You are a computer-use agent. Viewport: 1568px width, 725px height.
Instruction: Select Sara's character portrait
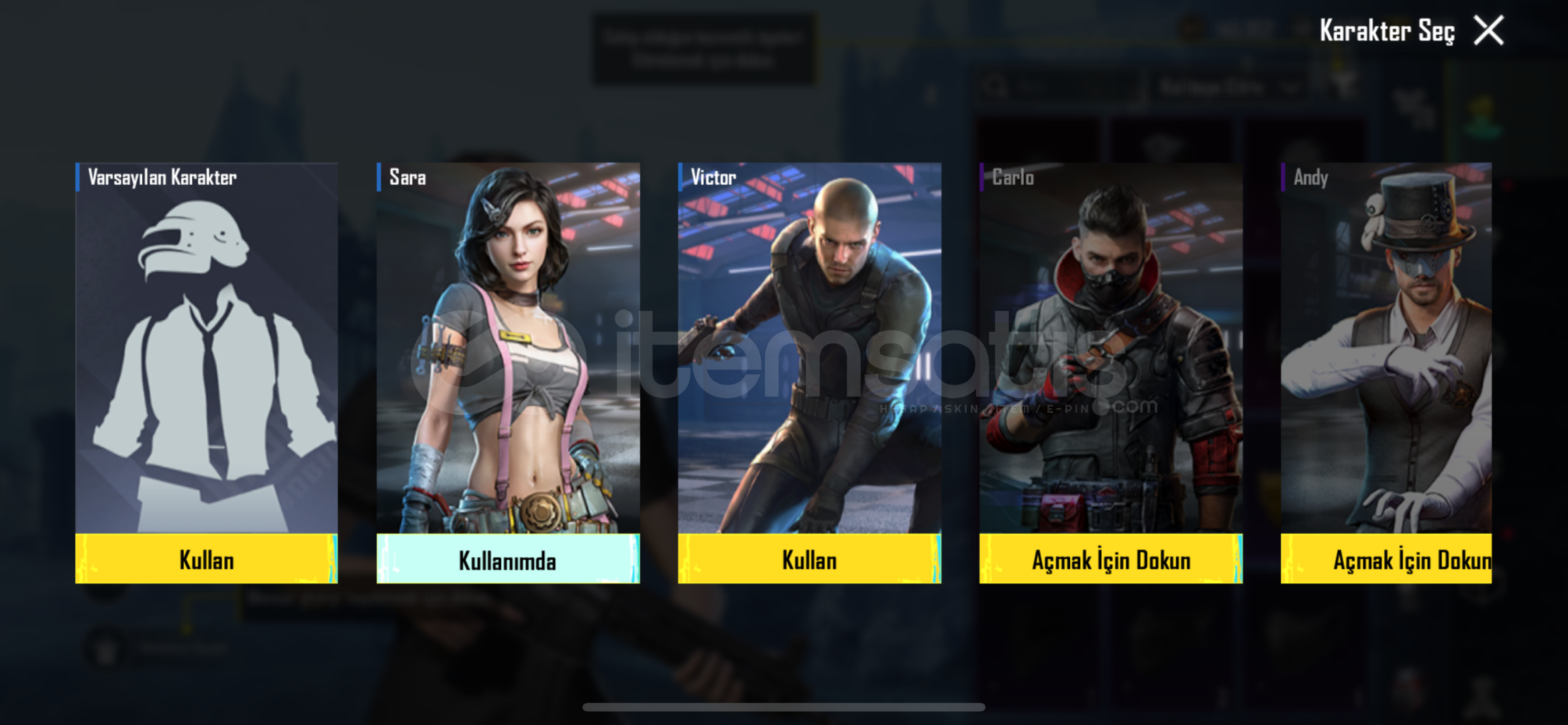point(507,349)
